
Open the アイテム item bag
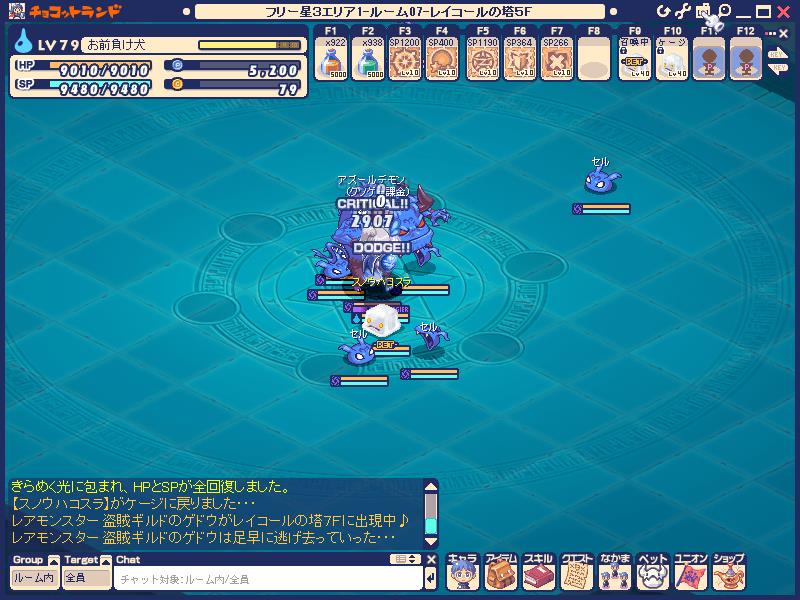pyautogui.click(x=500, y=572)
